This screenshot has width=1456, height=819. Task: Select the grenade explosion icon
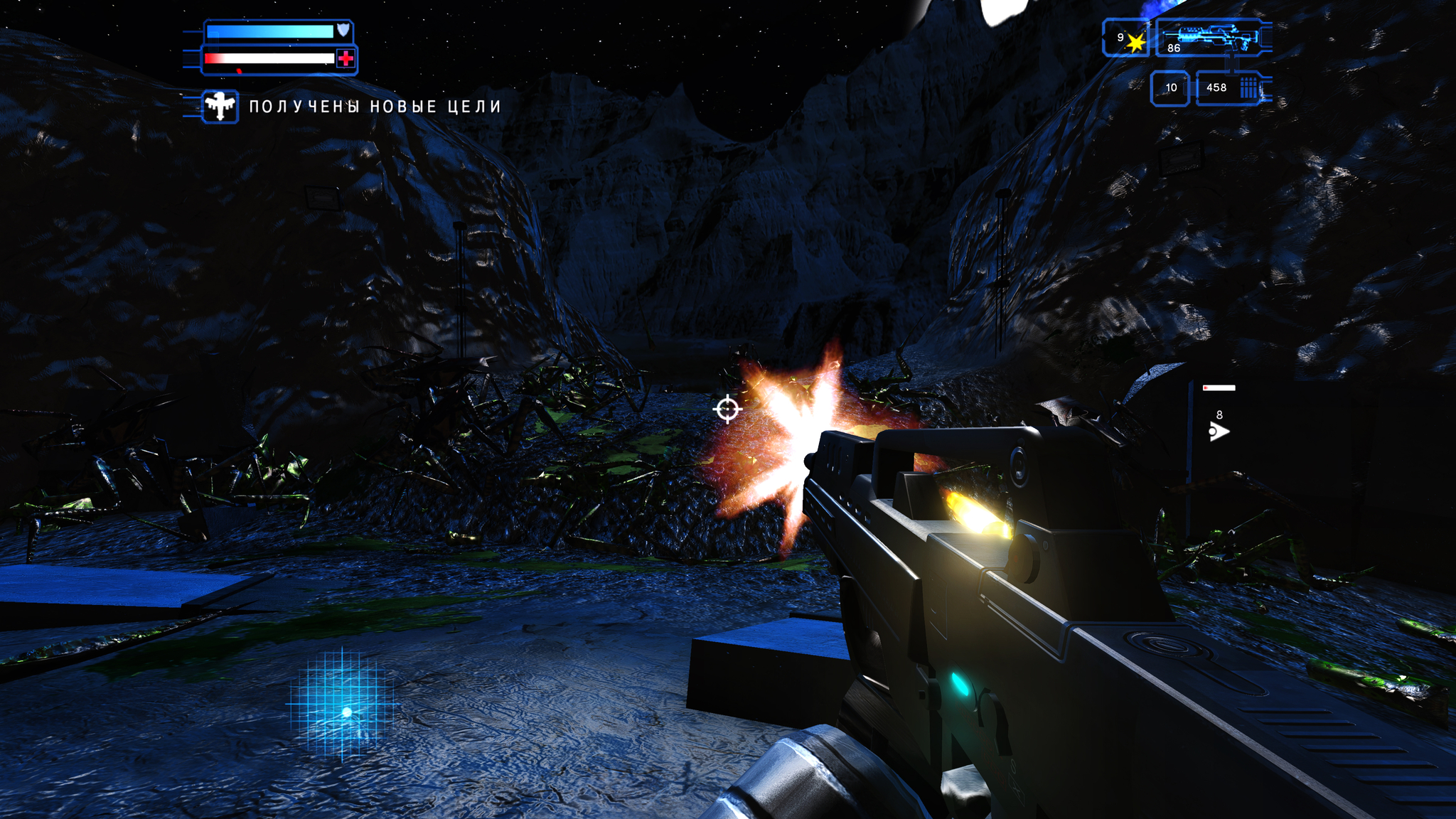[x=1135, y=43]
